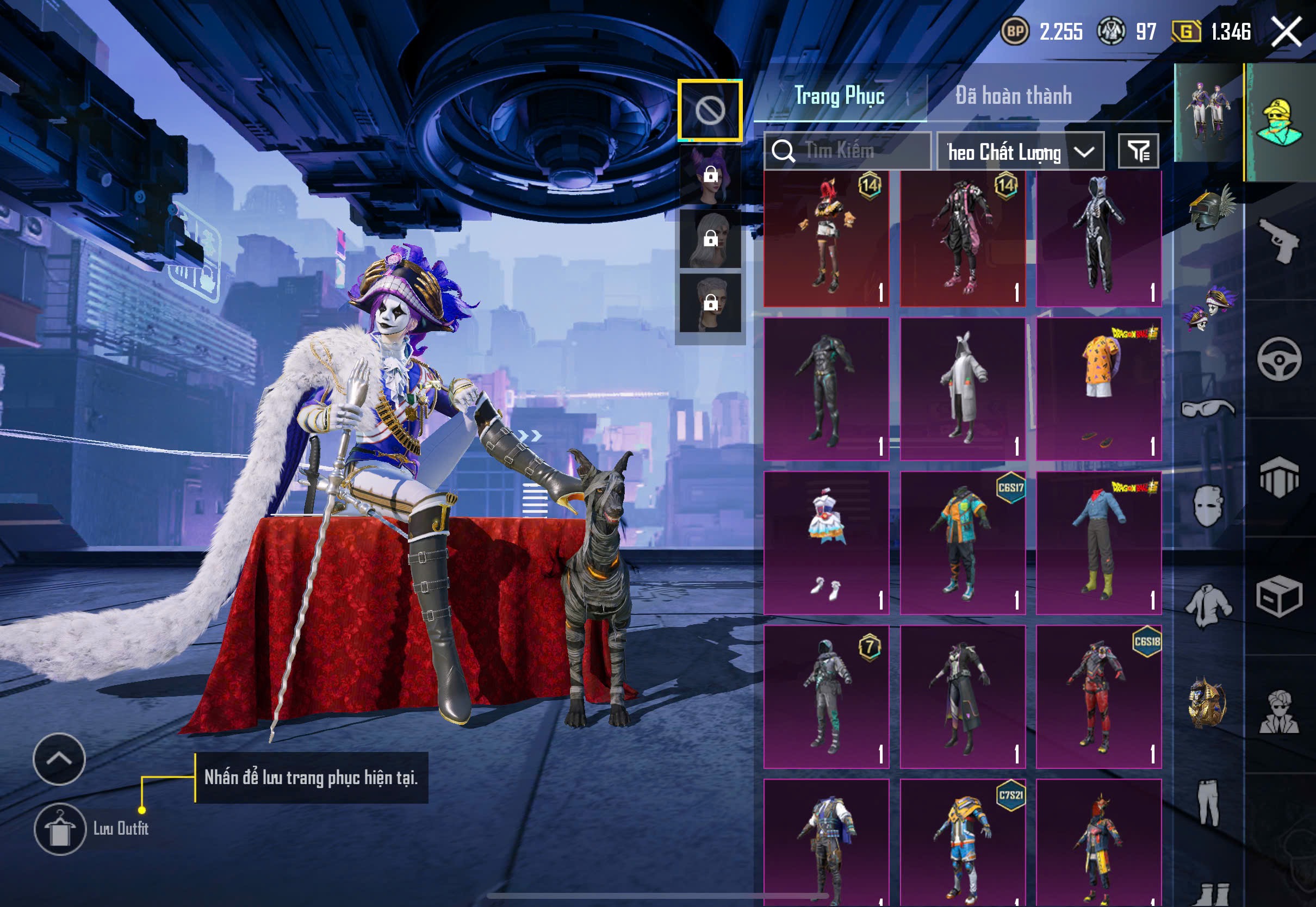This screenshot has width=1316, height=907.
Task: Open the pistol weapon skins category
Action: tap(1279, 240)
